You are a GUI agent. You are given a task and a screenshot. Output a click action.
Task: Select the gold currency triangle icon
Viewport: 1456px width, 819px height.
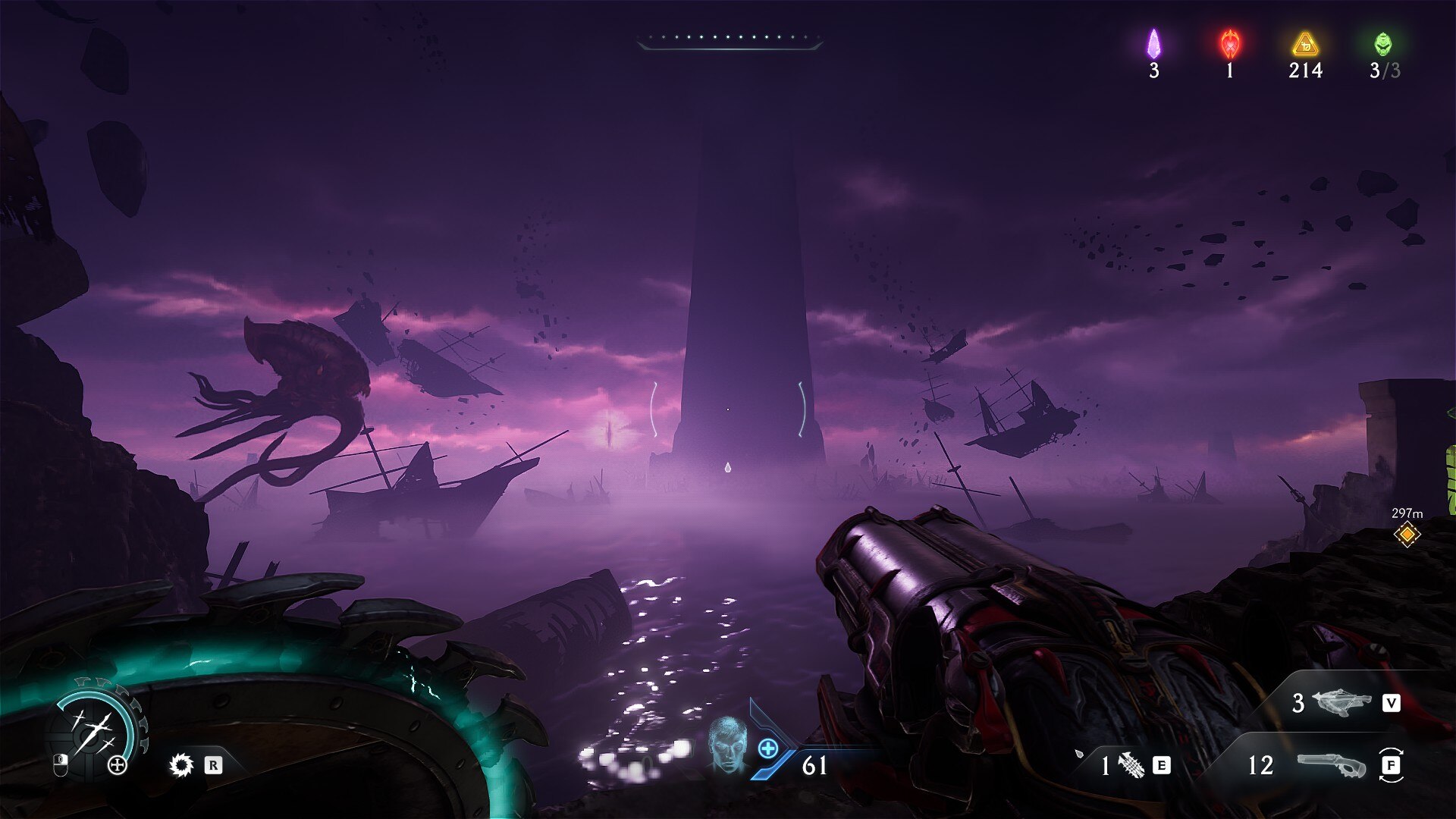(1305, 44)
